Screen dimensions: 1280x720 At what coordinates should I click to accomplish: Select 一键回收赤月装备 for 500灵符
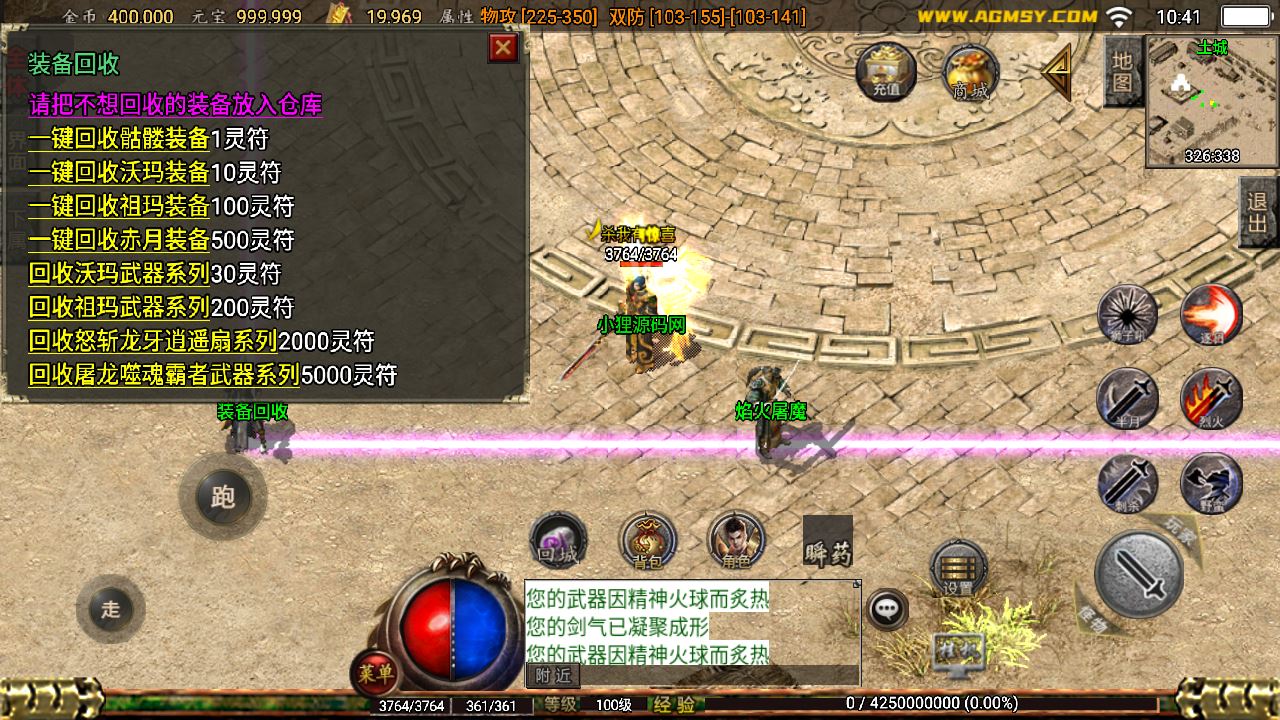click(x=119, y=240)
